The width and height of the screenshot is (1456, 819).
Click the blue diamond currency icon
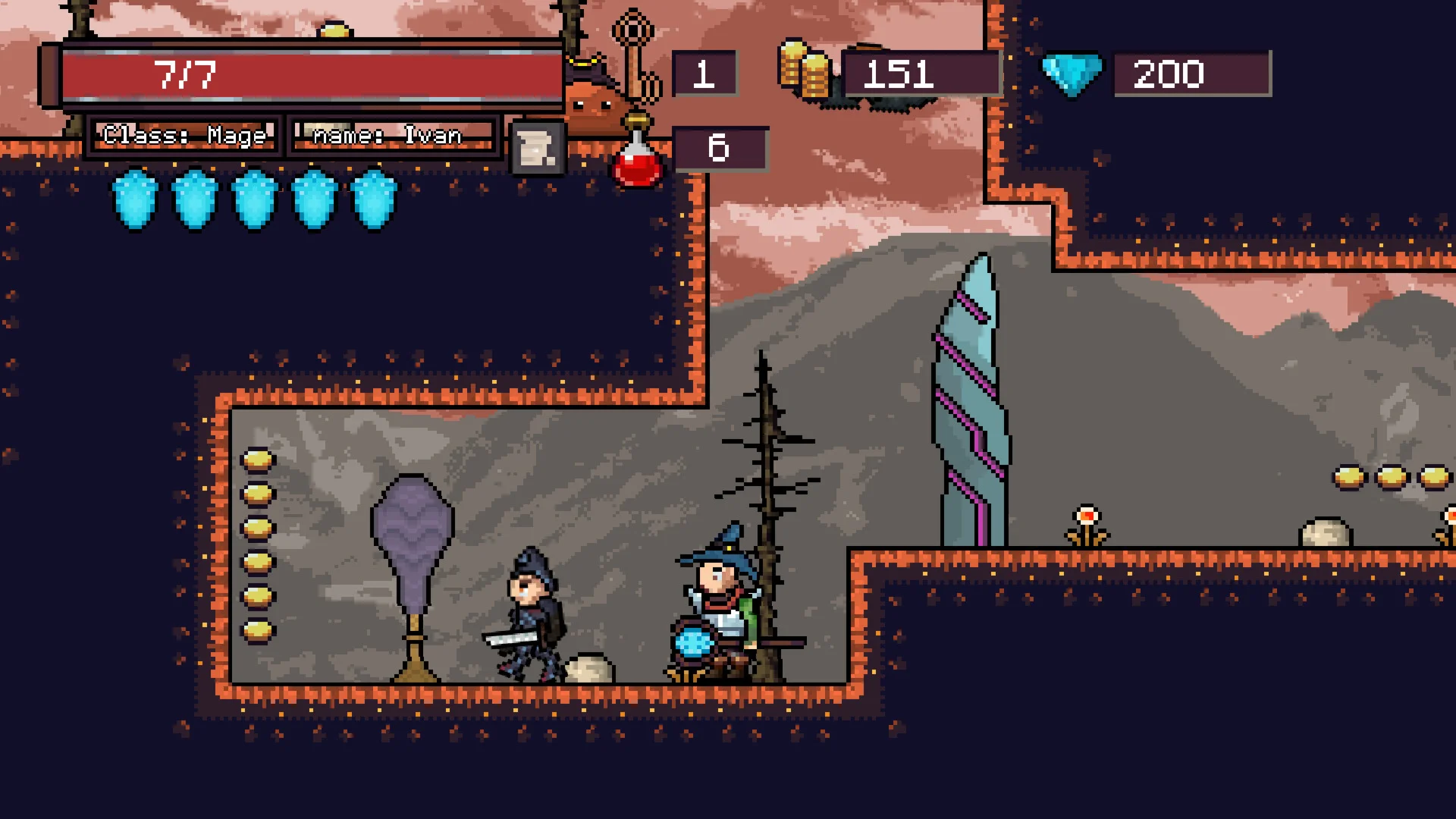pos(1074,74)
